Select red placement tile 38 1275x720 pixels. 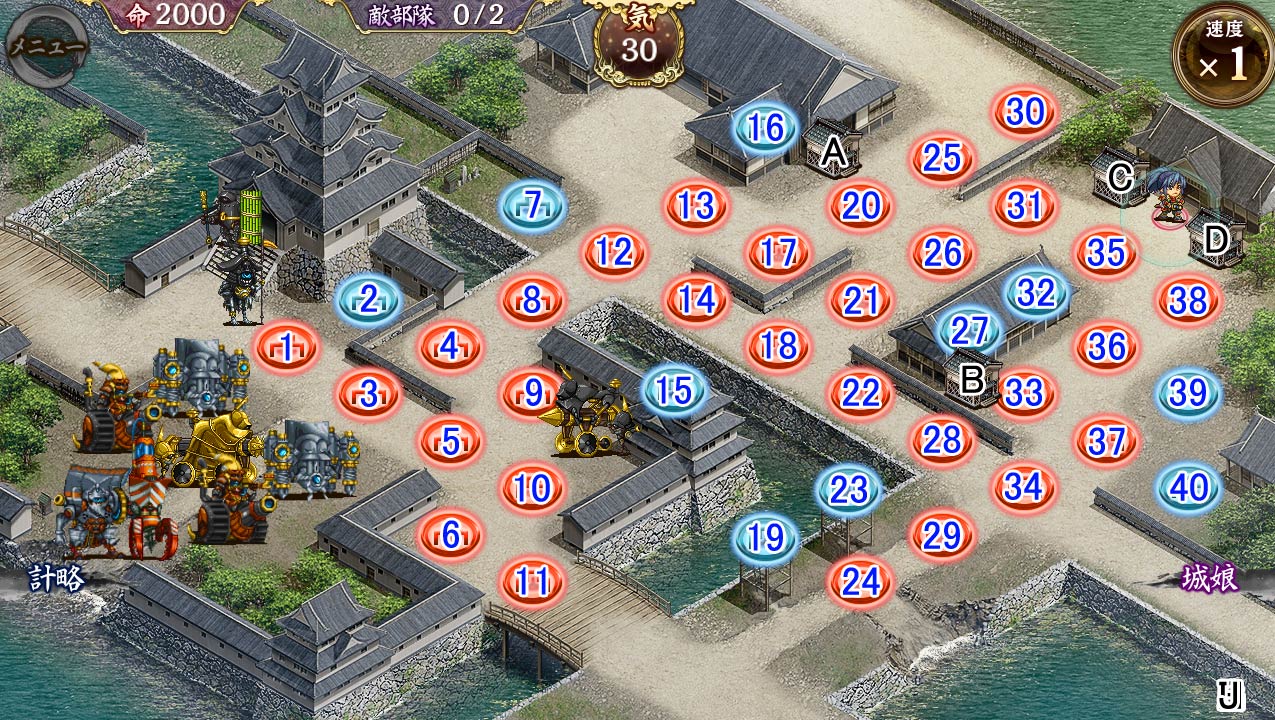pos(1189,299)
